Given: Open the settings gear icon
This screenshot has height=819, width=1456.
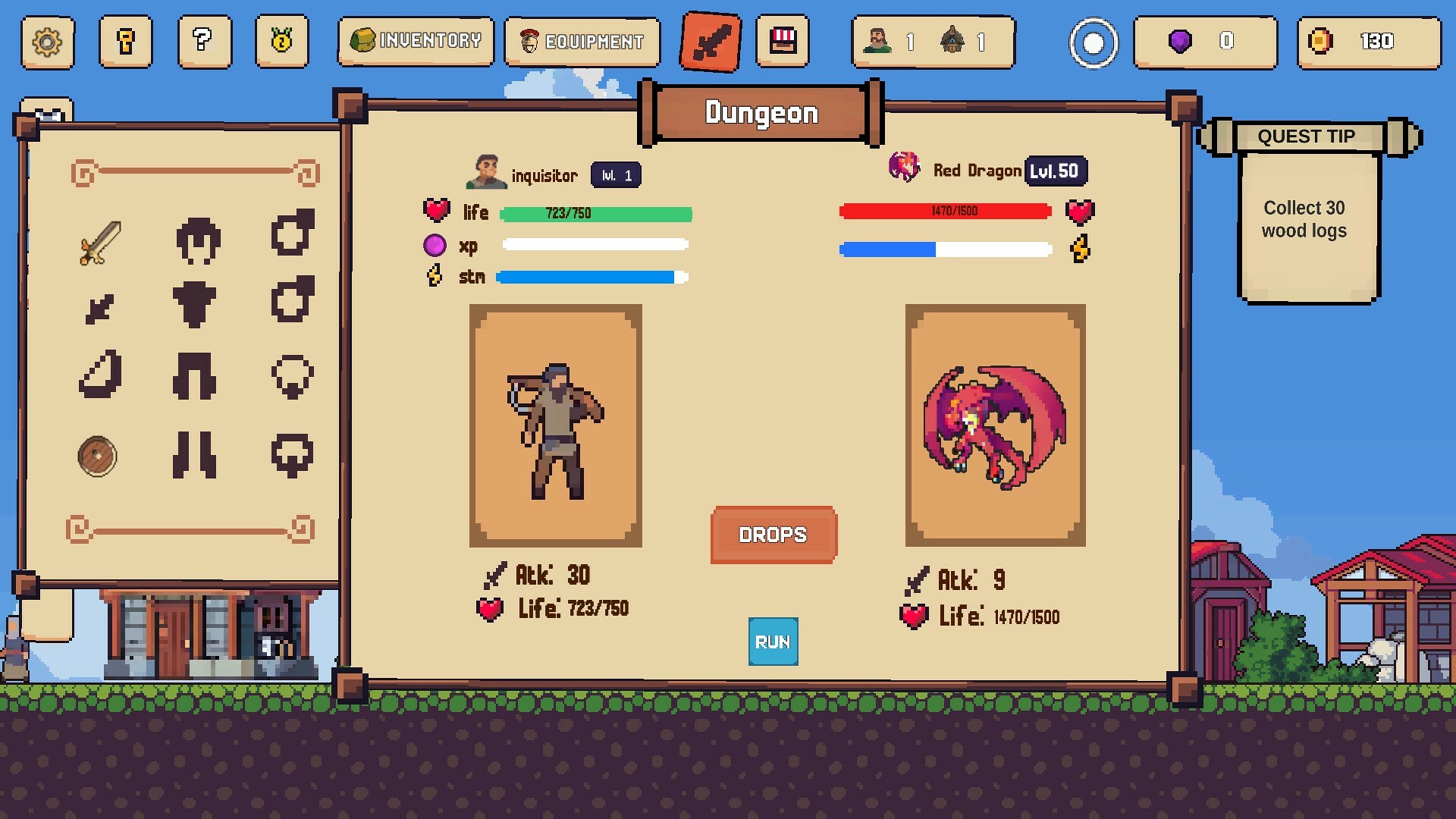Looking at the screenshot, I should point(47,42).
